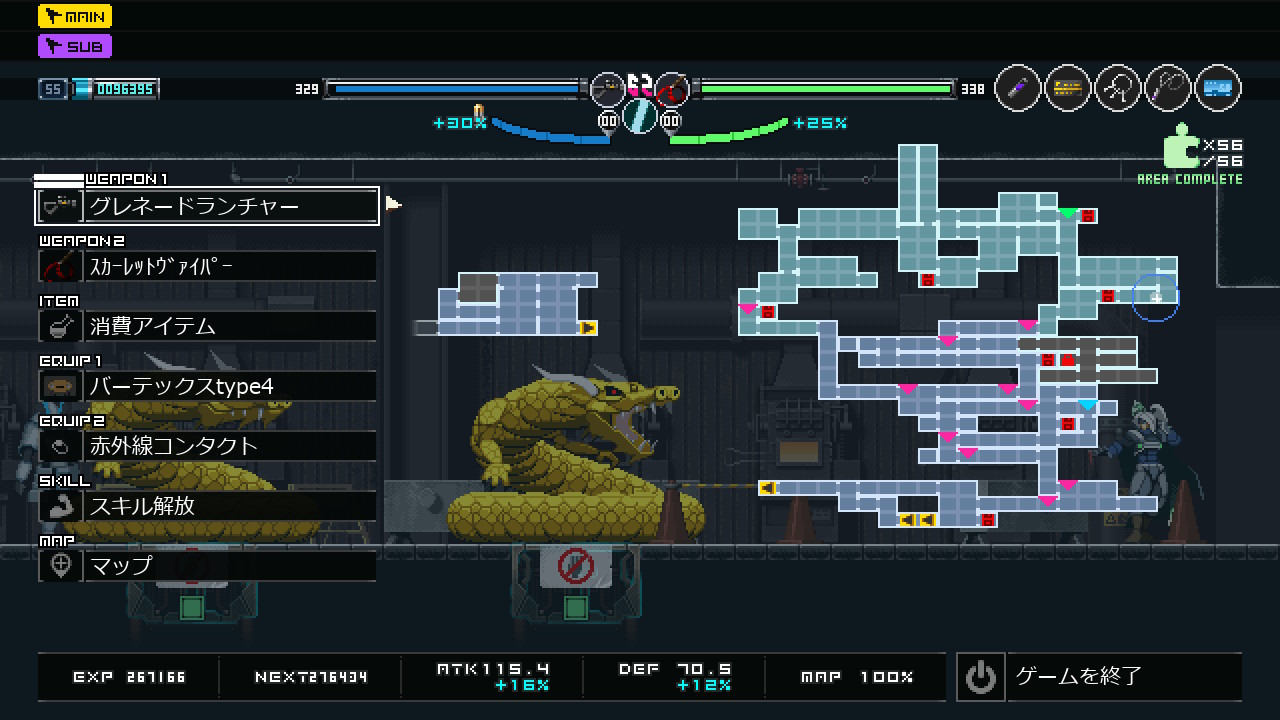Open the マップ map entry
The height and width of the screenshot is (720, 1280).
pos(207,566)
